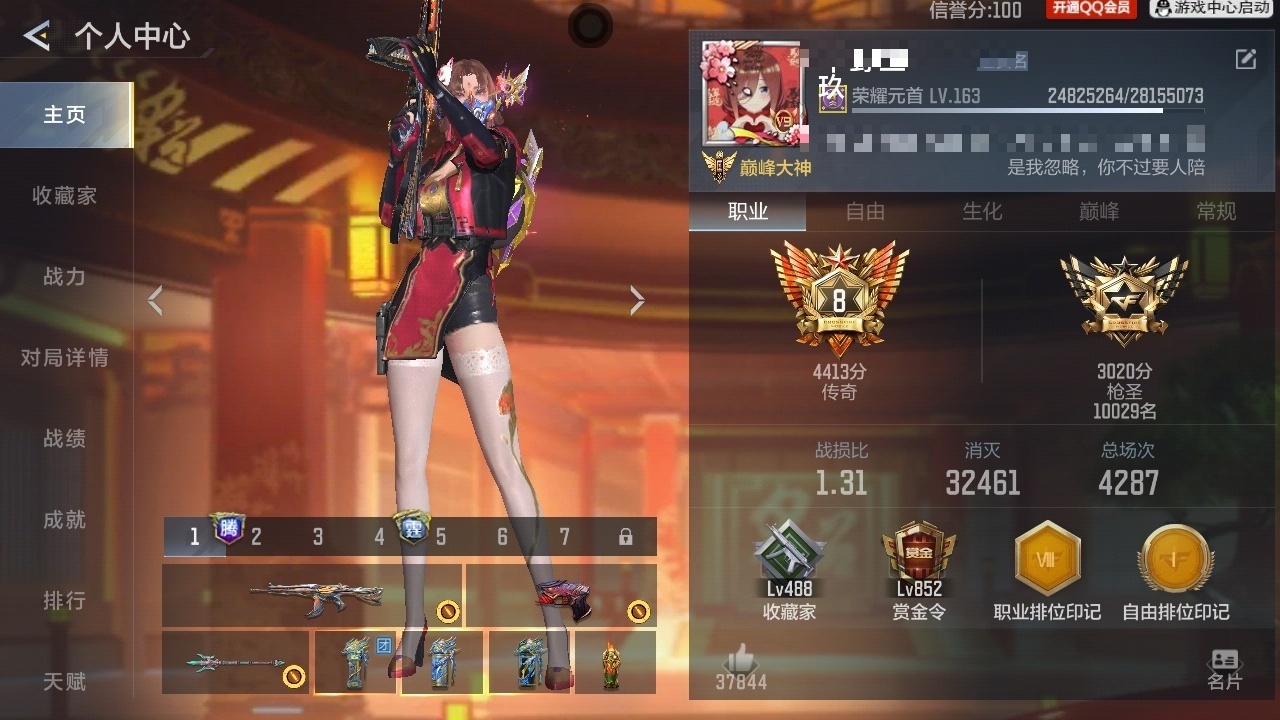Open the 名片 name card

click(x=1224, y=669)
